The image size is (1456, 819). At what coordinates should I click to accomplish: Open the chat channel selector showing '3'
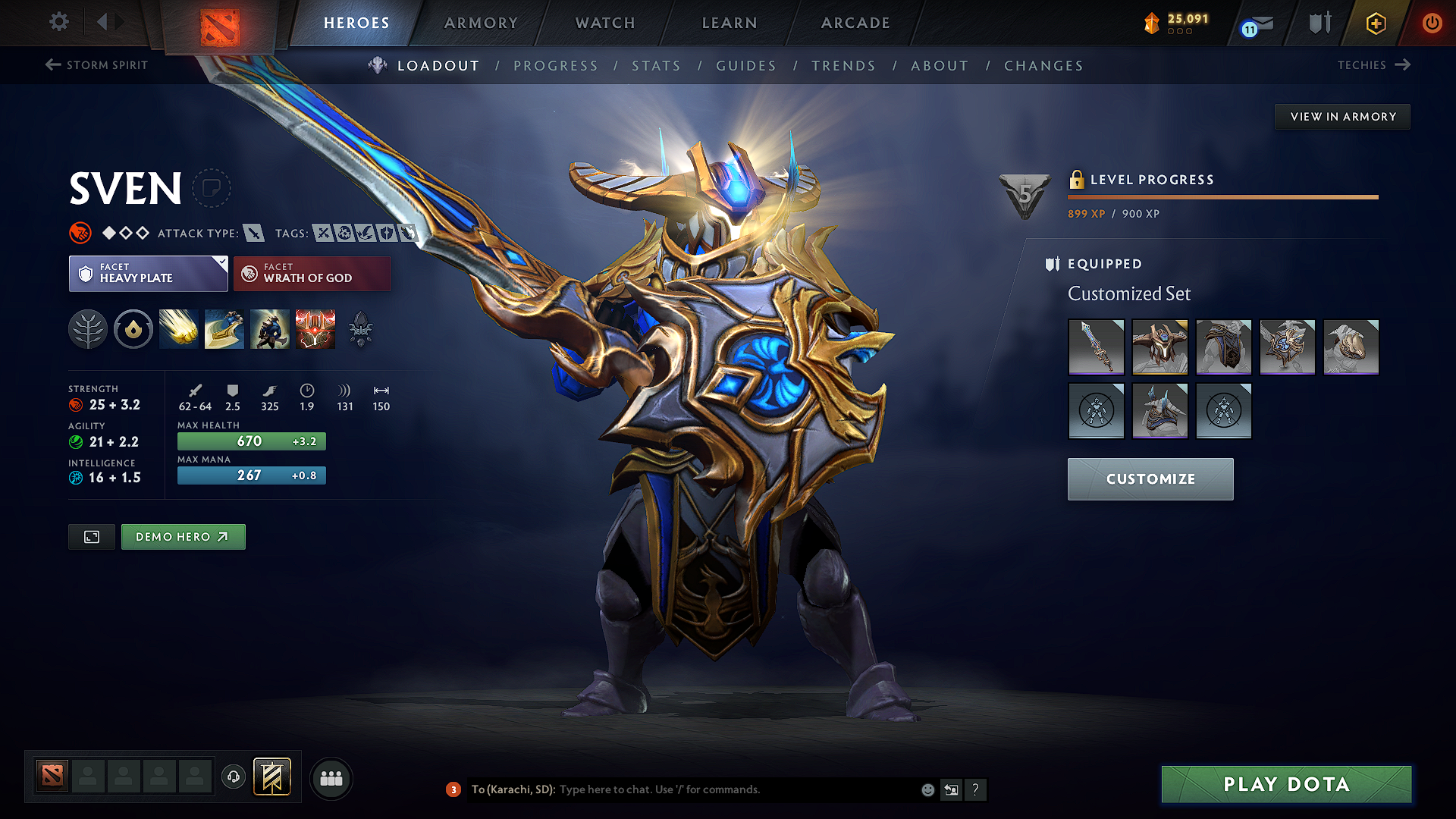pyautogui.click(x=453, y=789)
